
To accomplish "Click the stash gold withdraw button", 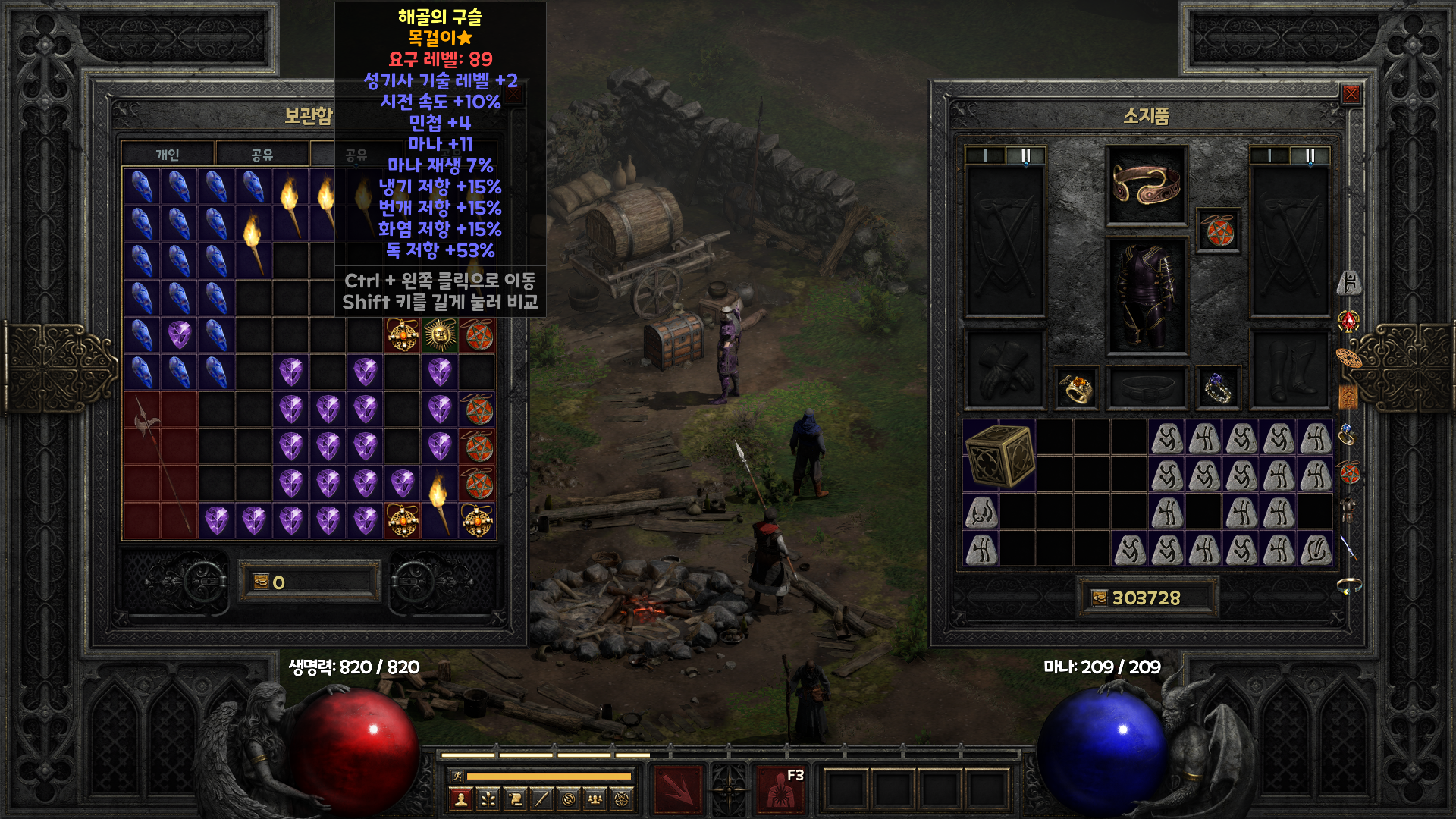I will pyautogui.click(x=260, y=582).
